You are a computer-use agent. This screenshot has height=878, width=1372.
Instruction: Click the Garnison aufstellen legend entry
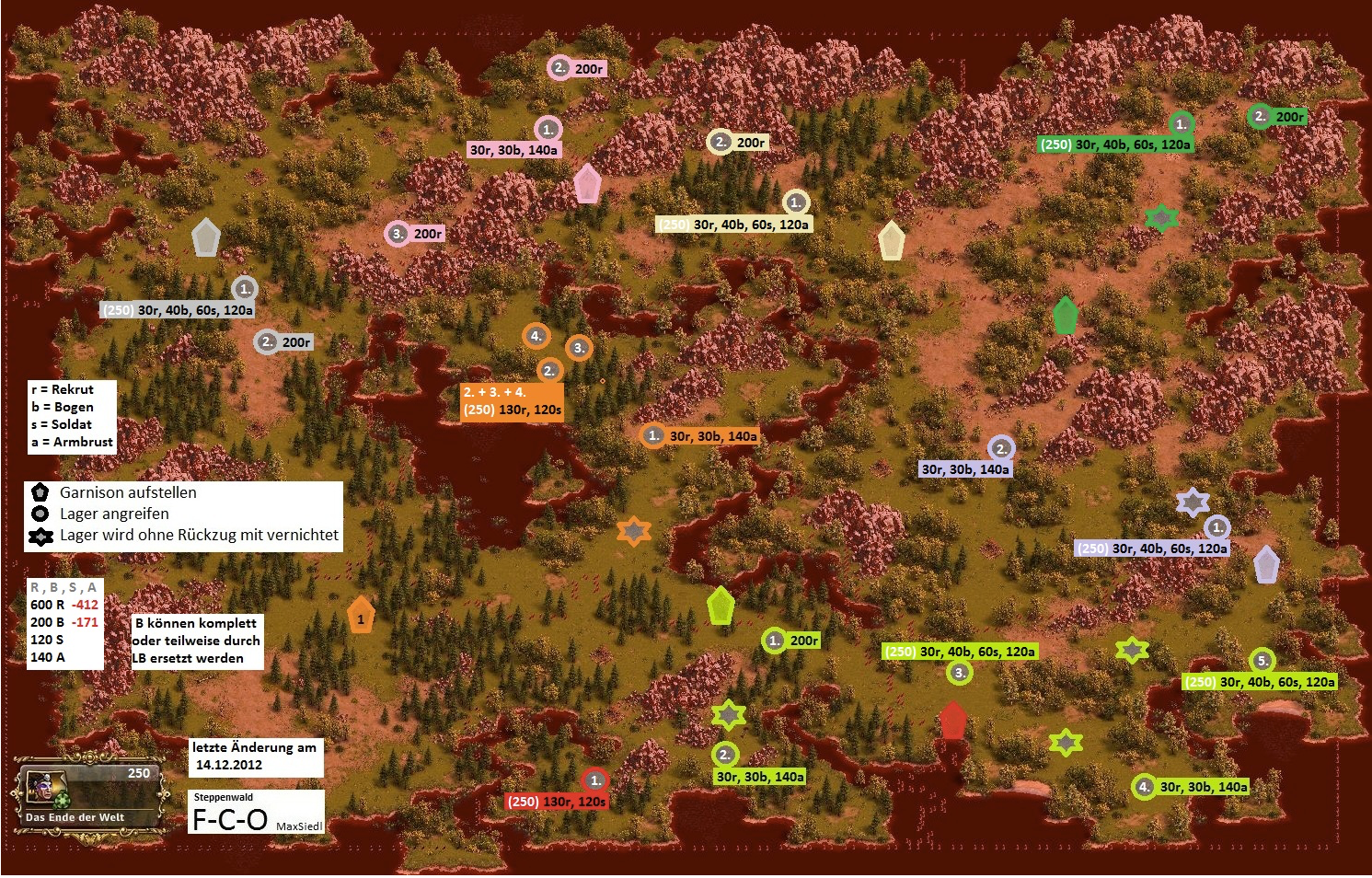pyautogui.click(x=128, y=492)
